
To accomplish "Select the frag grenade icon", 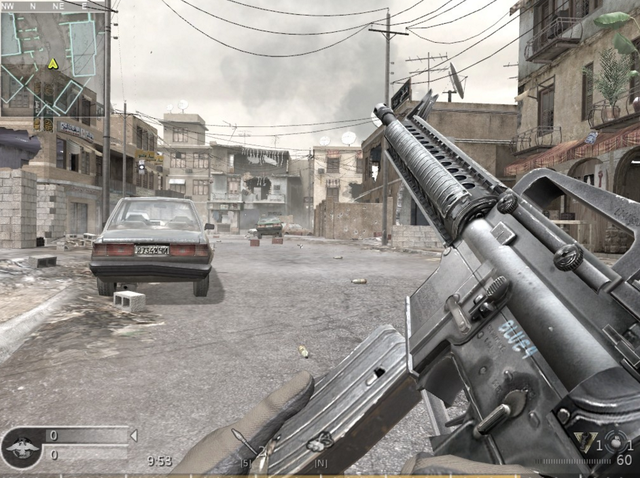I will [616, 442].
